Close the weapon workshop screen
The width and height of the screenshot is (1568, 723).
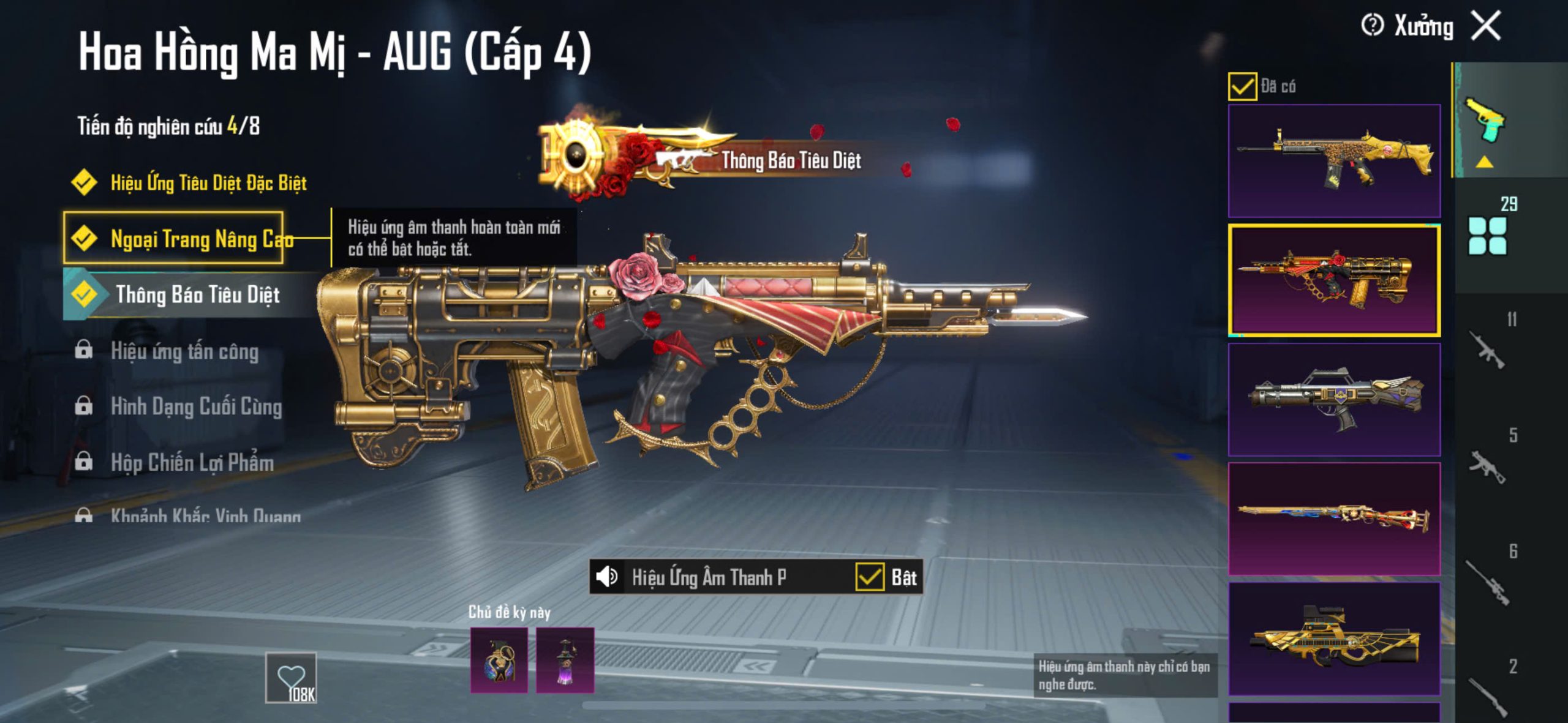tap(1487, 26)
